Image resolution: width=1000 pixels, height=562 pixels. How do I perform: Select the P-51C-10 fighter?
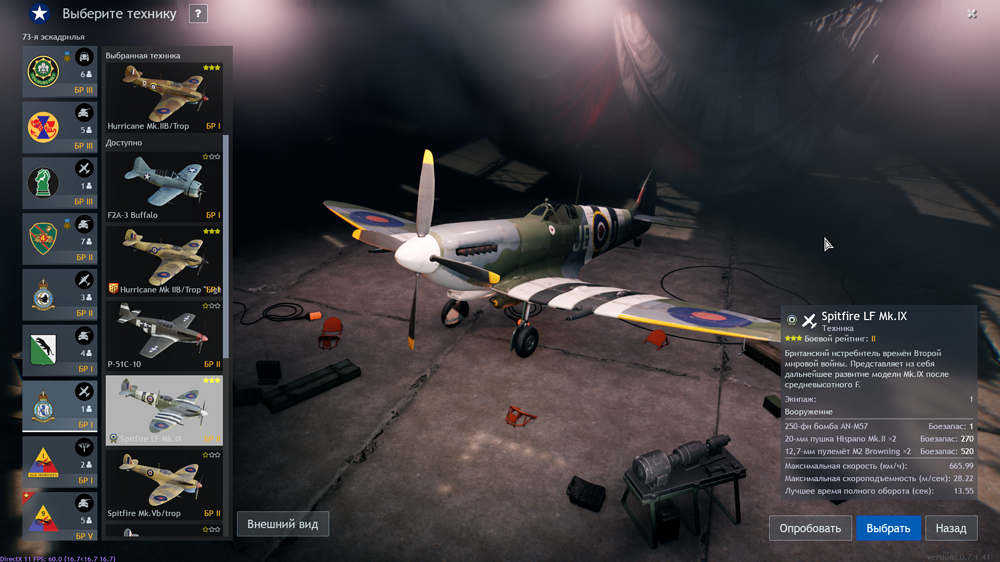(164, 335)
